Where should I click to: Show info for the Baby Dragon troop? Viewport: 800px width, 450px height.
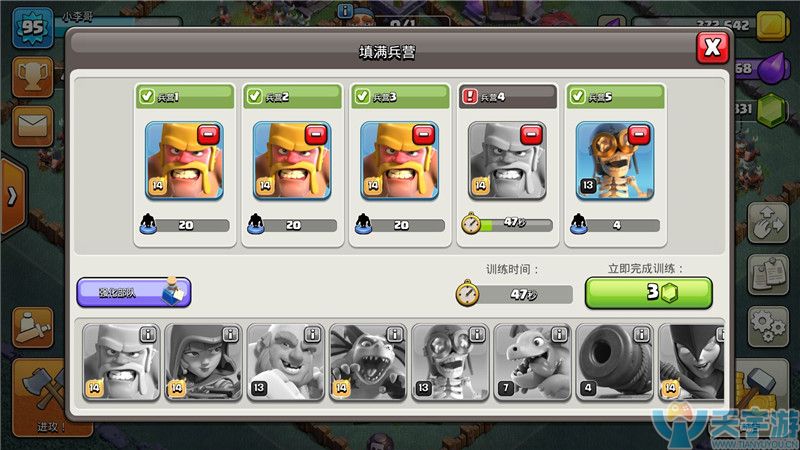559,334
